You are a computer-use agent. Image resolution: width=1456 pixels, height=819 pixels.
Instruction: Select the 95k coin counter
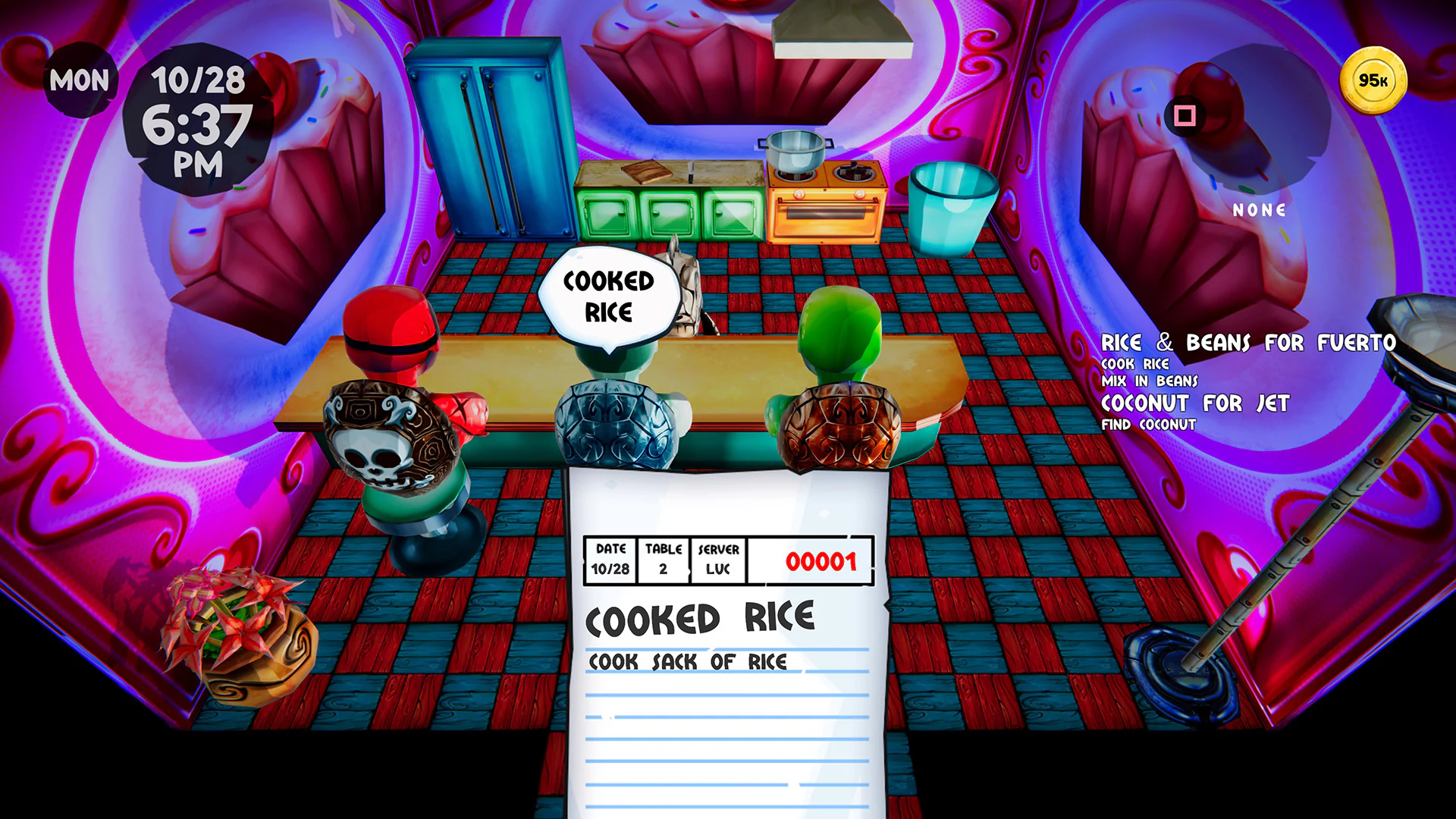(x=1376, y=80)
